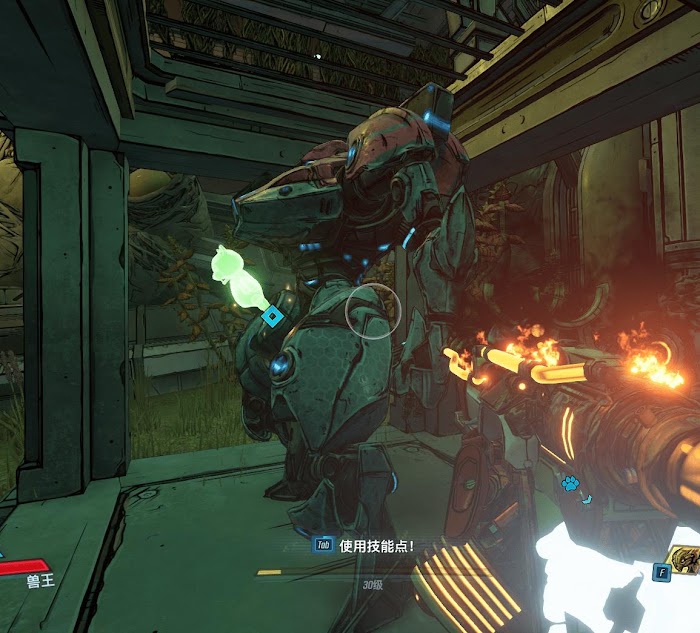Click the blue diamond waypoint marker

coord(271,317)
